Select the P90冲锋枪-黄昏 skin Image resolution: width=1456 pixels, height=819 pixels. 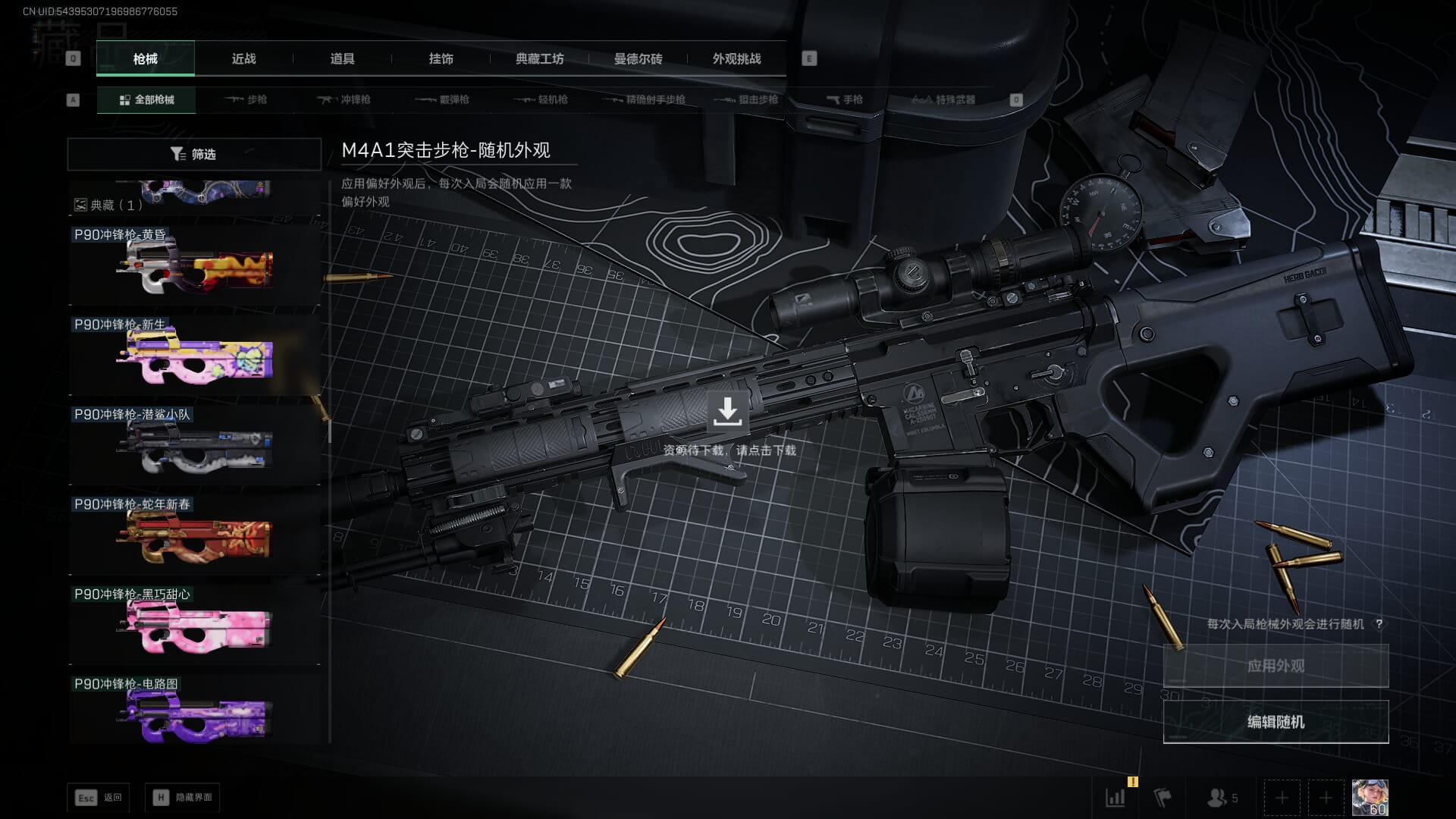(x=194, y=265)
